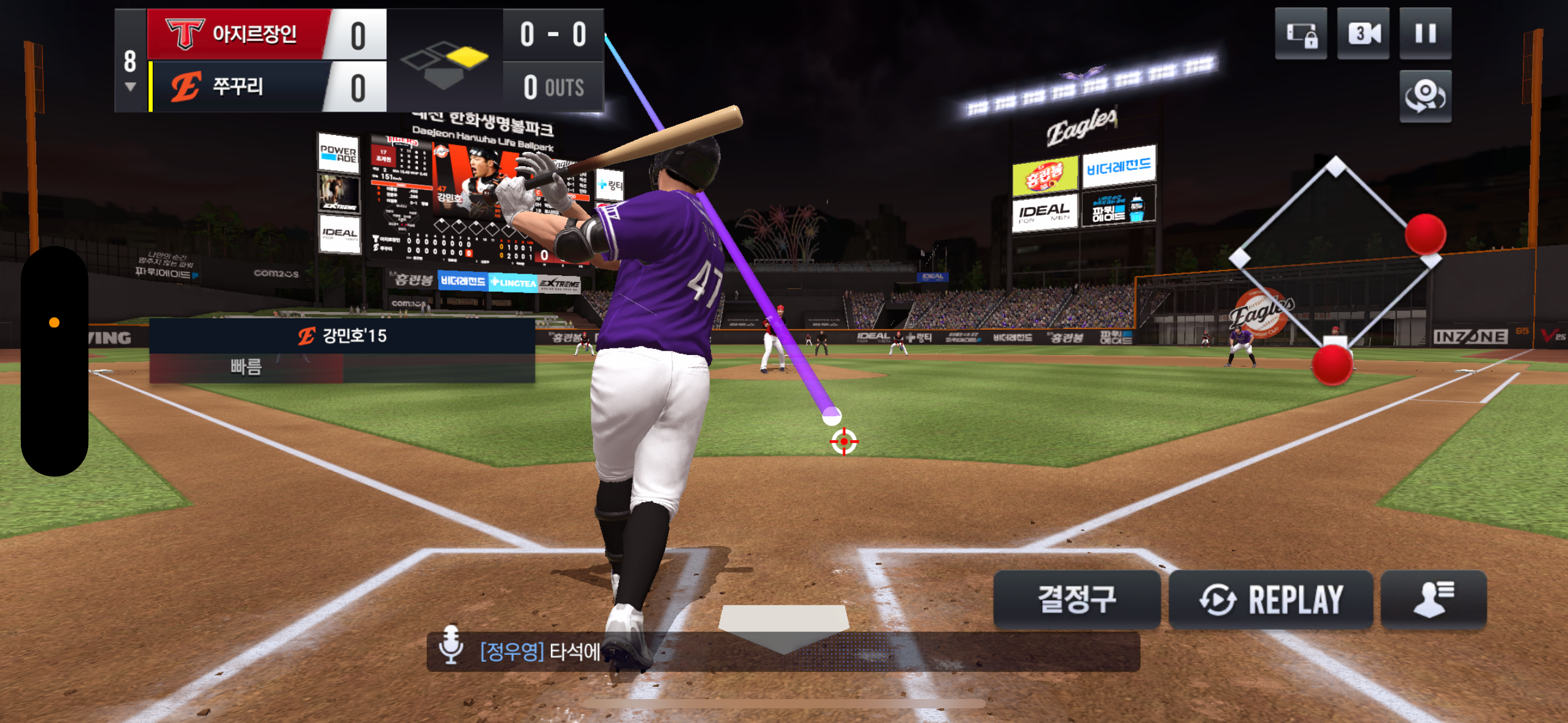Tap the microphone commentary icon
The height and width of the screenshot is (723, 1568).
(451, 645)
